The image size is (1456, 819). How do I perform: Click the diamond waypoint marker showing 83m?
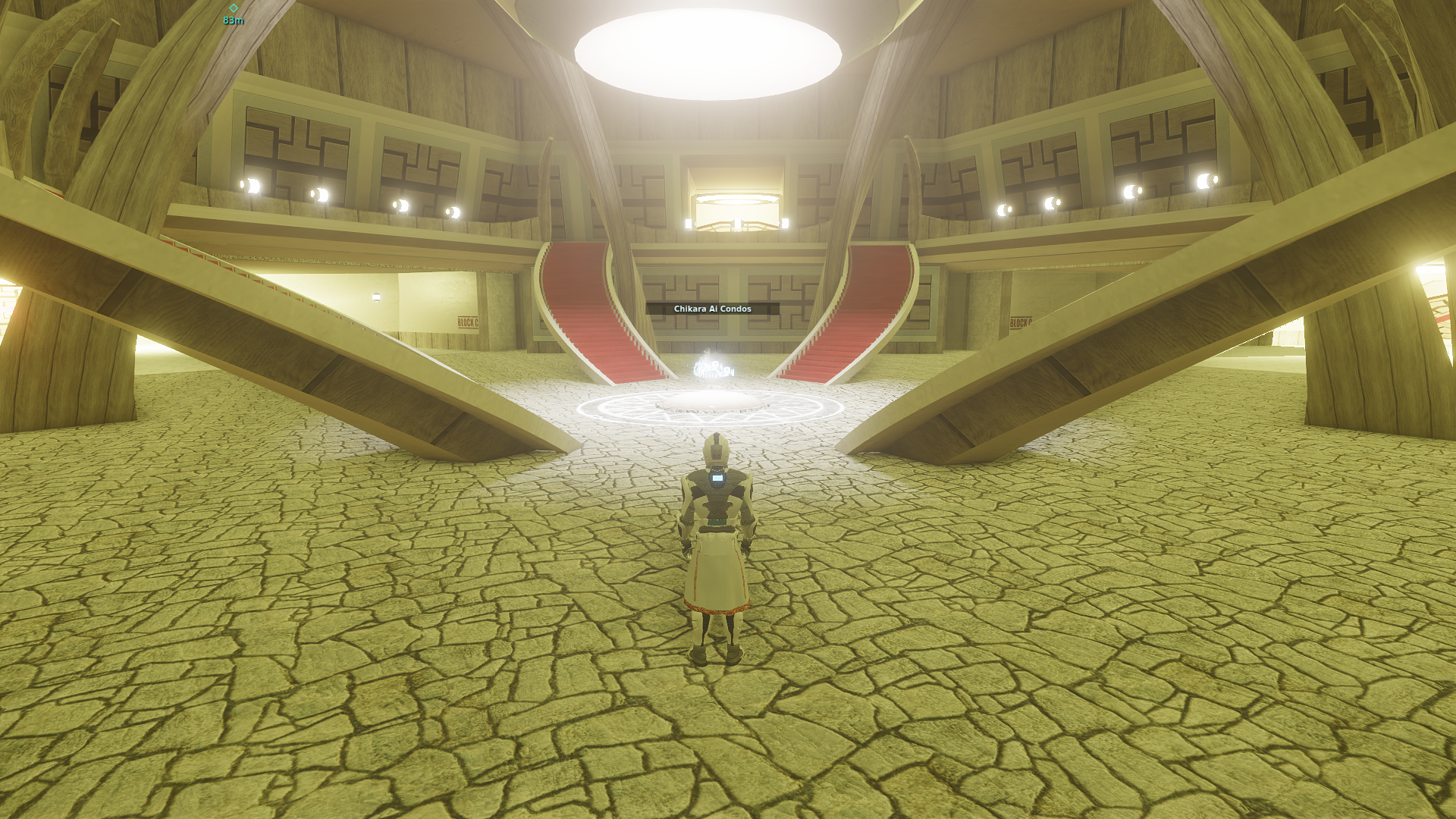234,8
